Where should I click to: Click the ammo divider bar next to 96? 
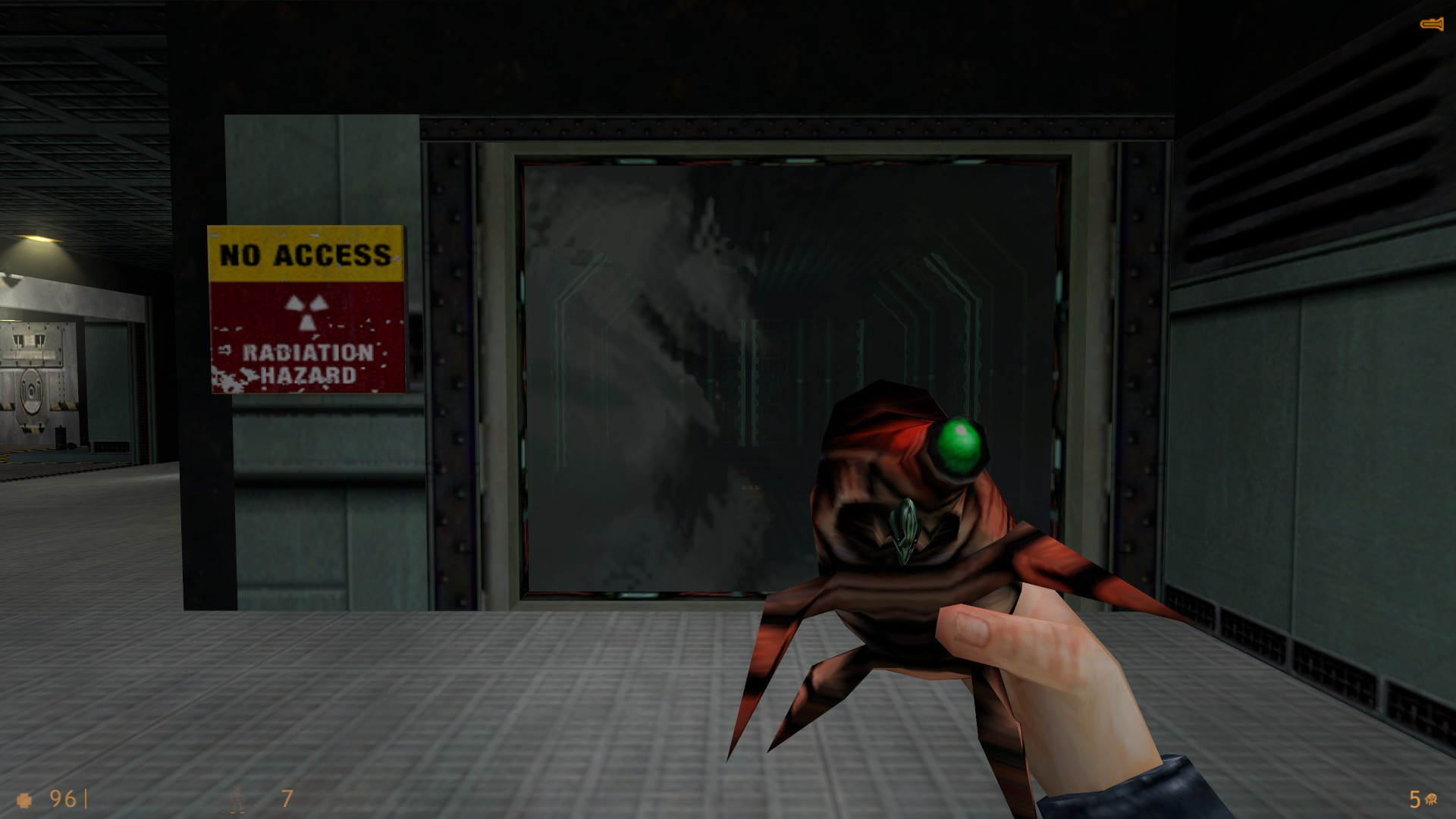tap(86, 799)
